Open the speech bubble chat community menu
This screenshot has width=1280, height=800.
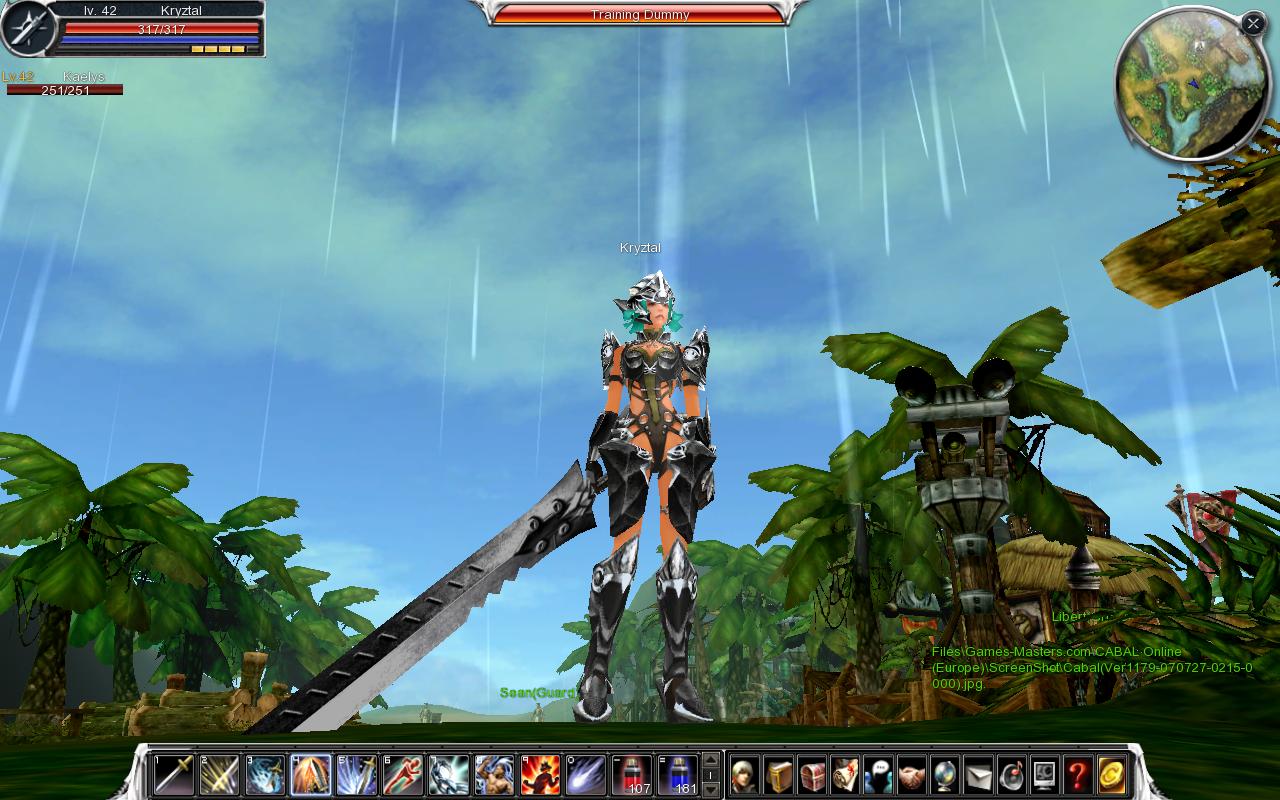click(x=878, y=775)
